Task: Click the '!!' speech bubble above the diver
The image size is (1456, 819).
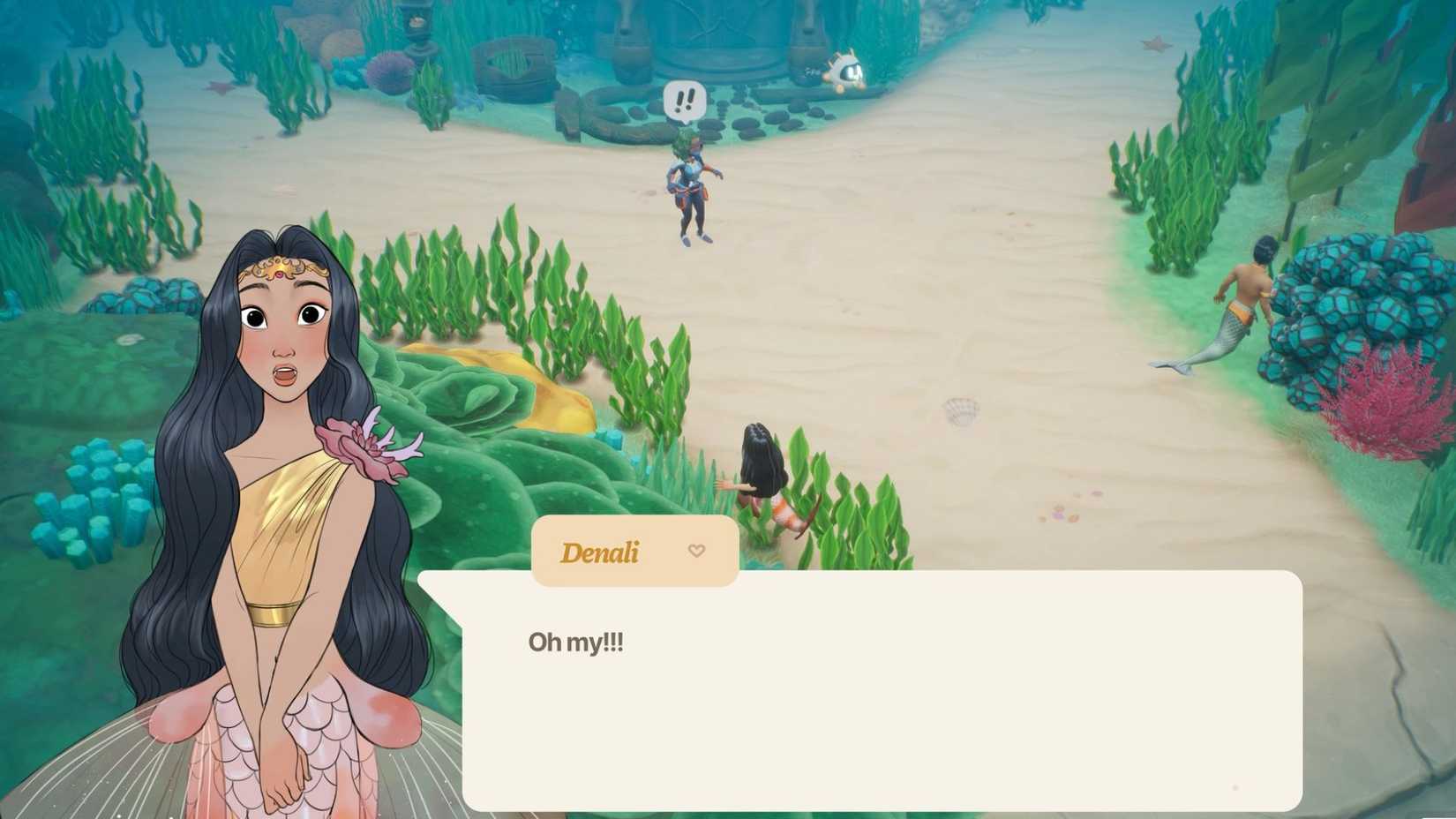Action: point(684,97)
